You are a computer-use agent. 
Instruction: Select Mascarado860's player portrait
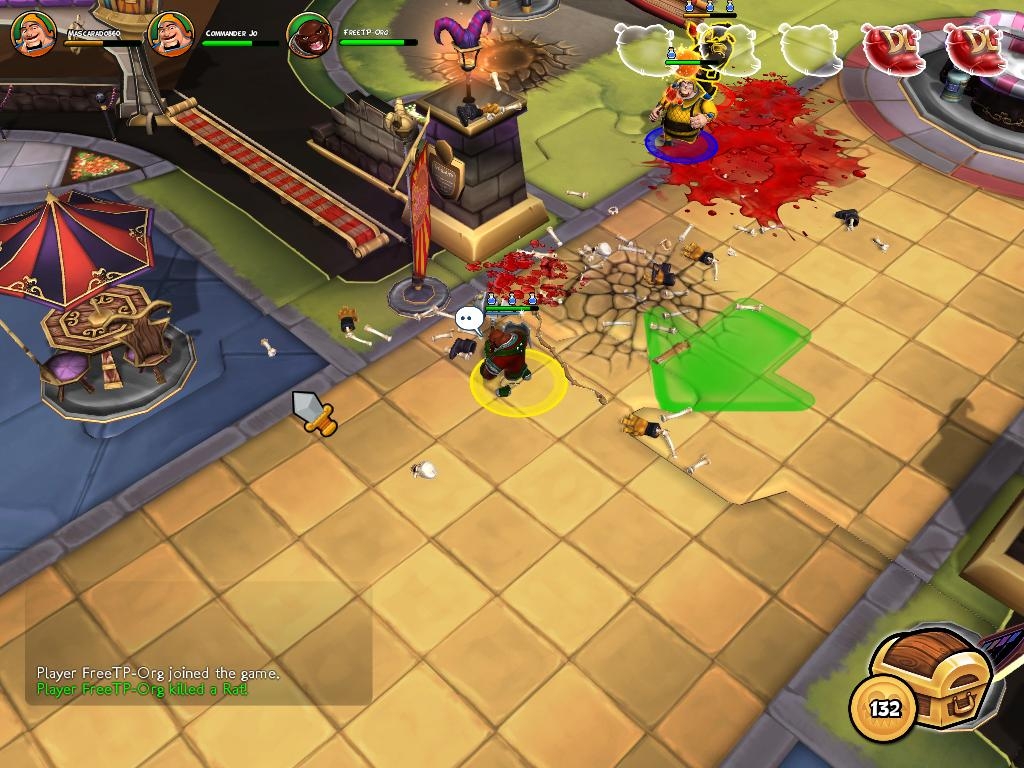point(33,35)
